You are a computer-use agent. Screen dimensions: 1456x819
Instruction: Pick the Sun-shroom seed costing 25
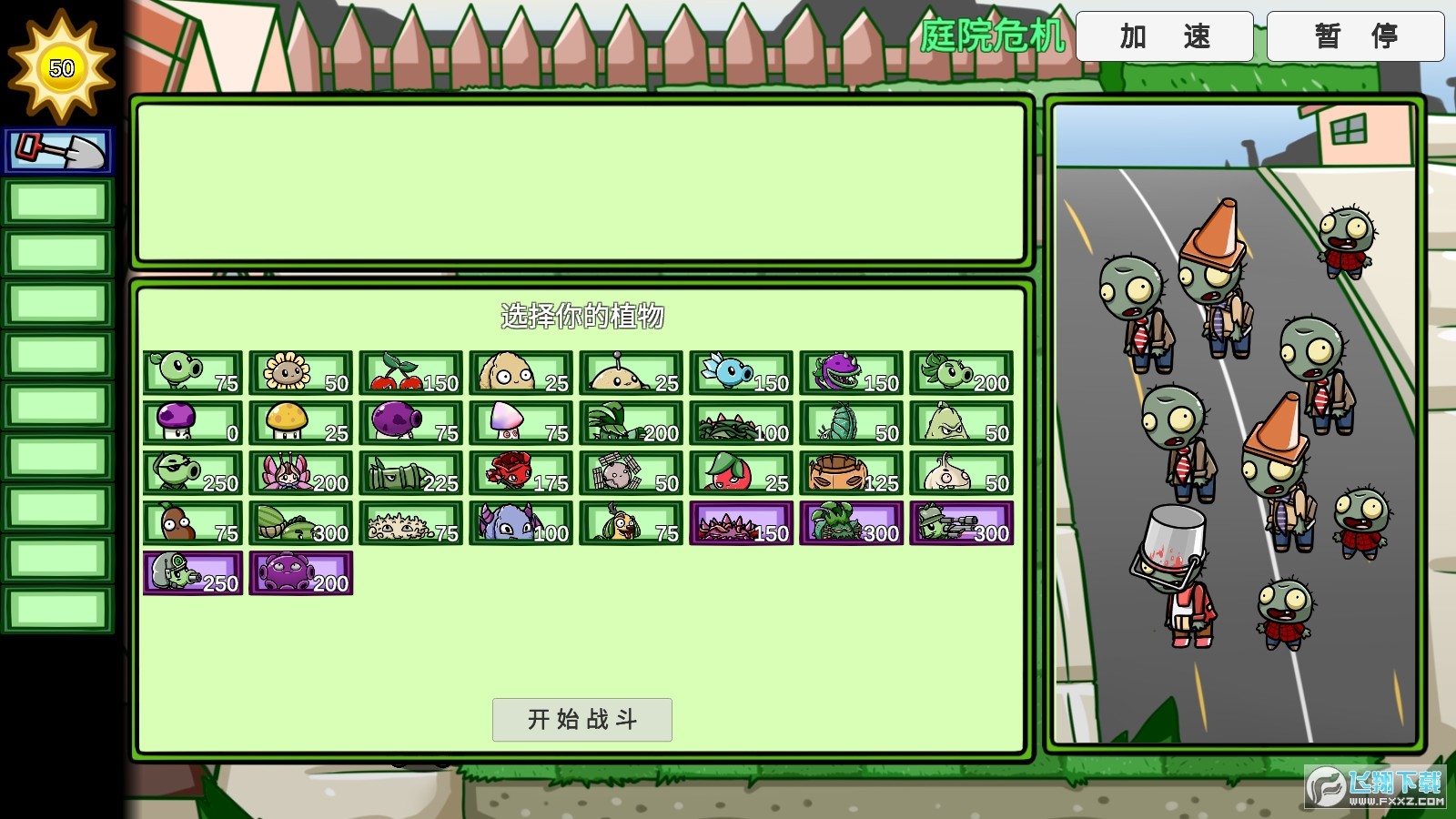click(300, 423)
